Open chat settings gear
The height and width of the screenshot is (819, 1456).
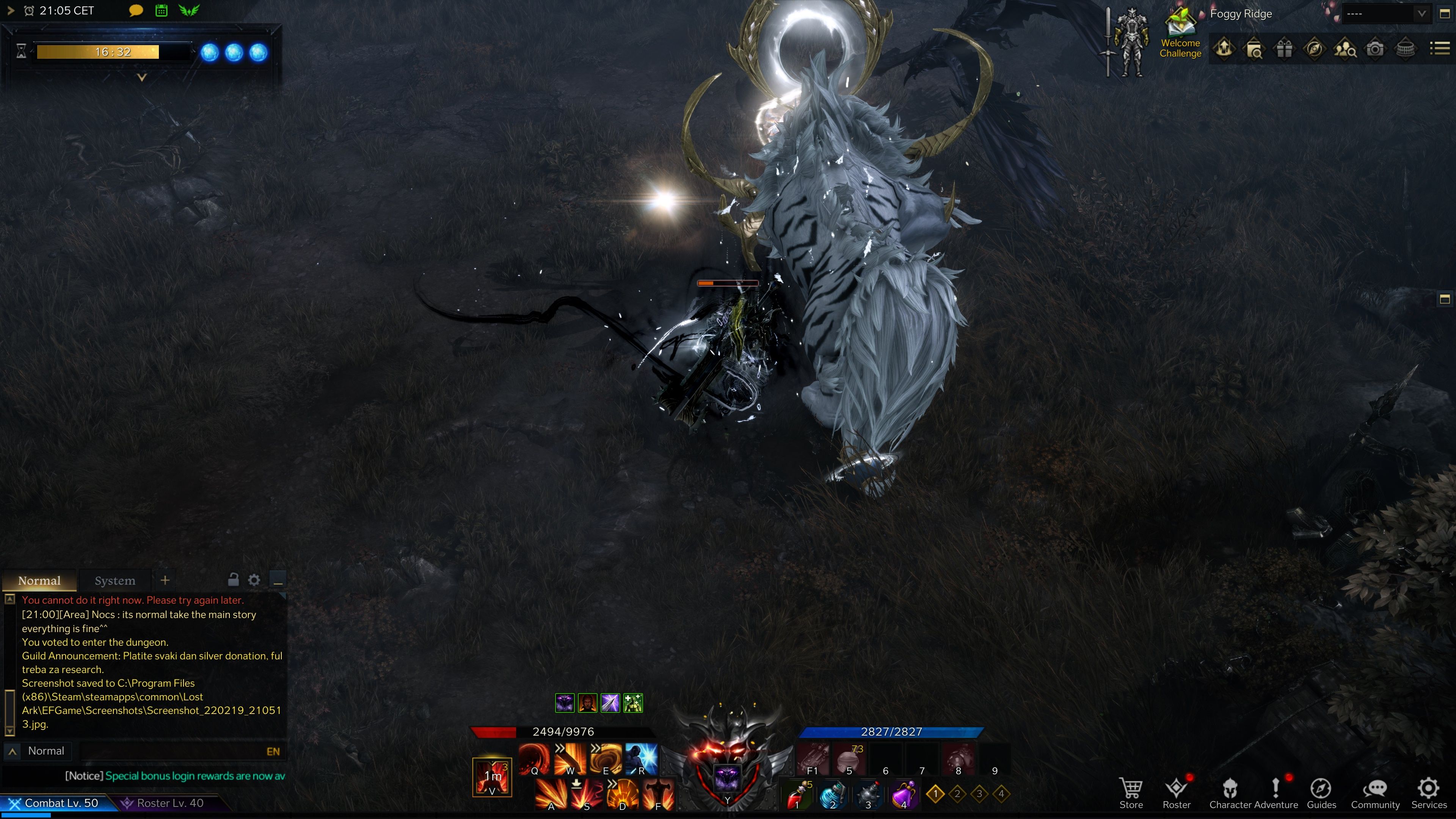coord(254,580)
